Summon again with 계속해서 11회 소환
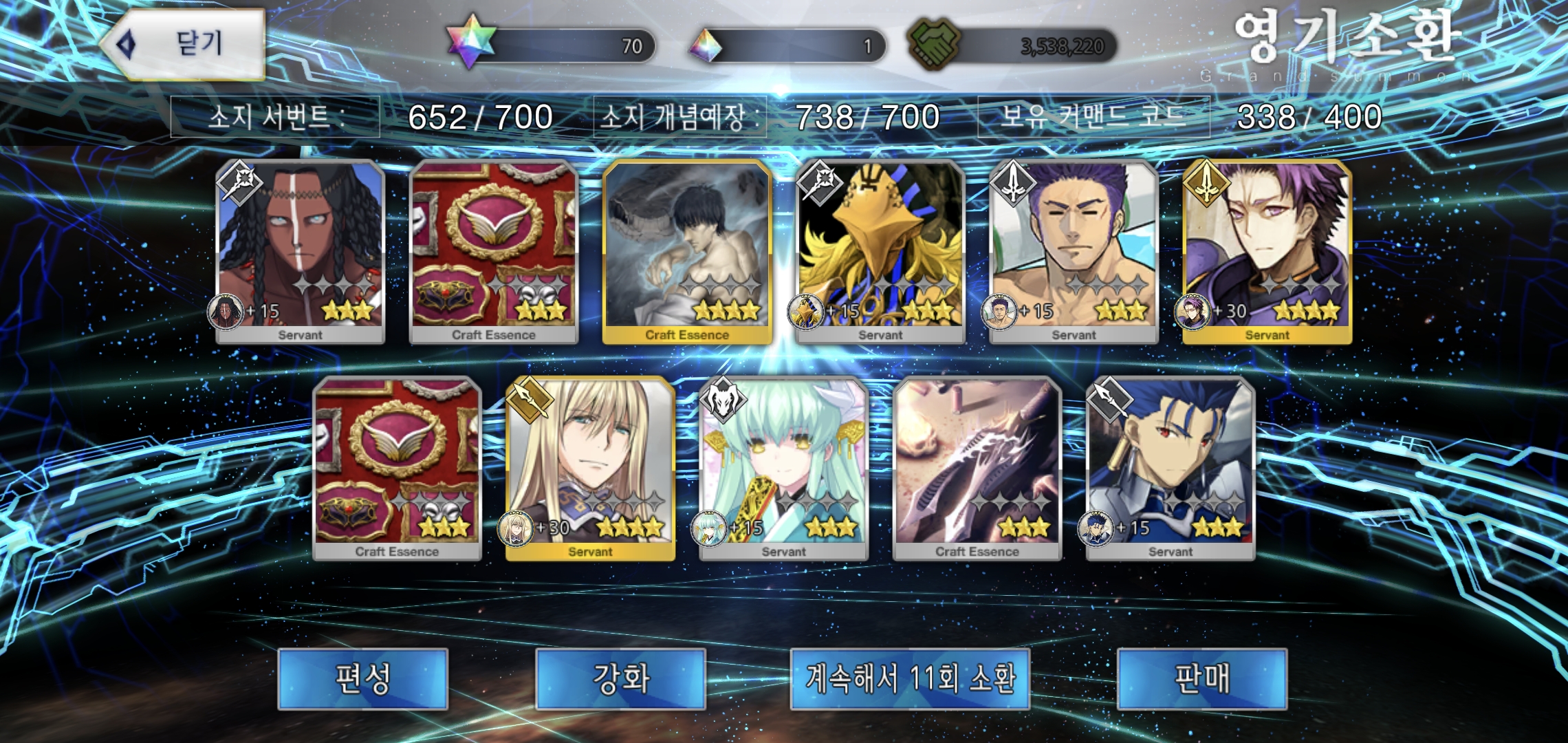The height and width of the screenshot is (743, 1568). 910,678
